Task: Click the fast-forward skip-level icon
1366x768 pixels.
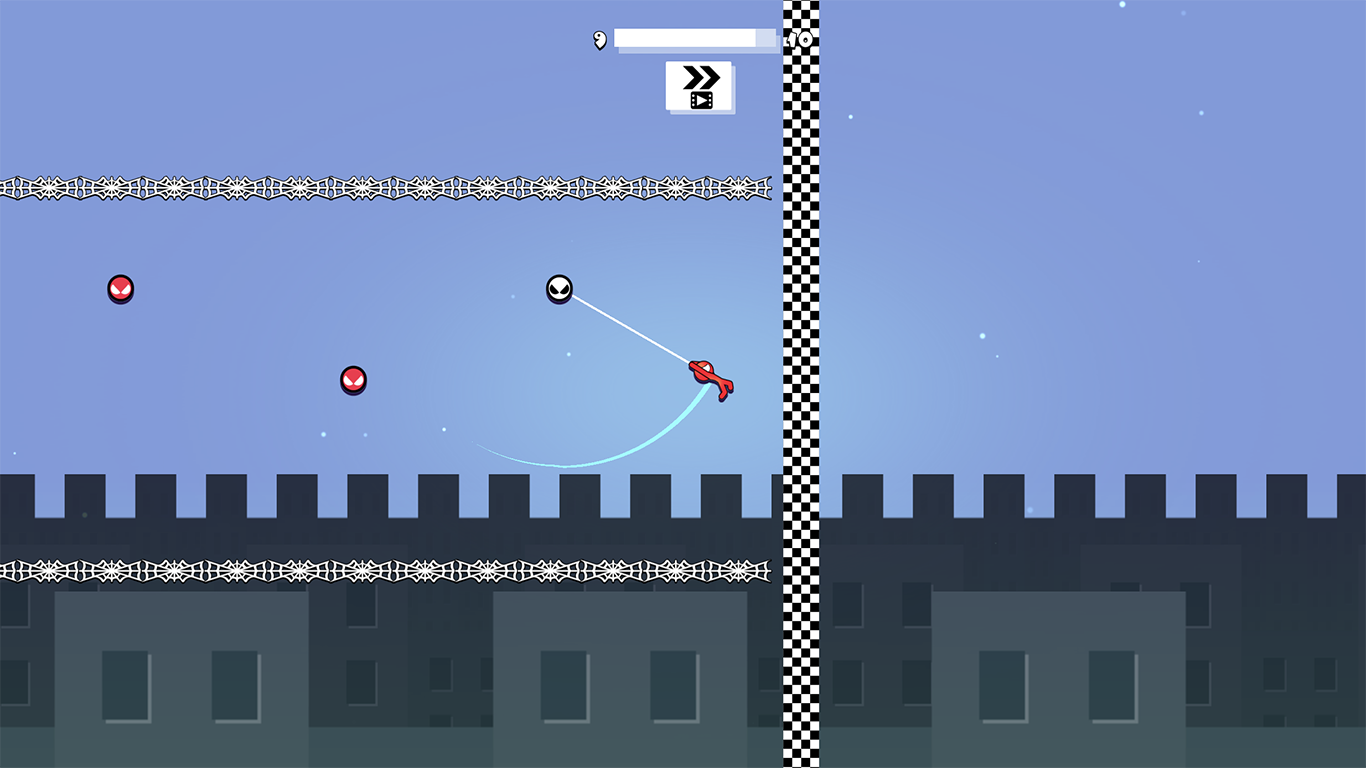Action: pos(699,75)
